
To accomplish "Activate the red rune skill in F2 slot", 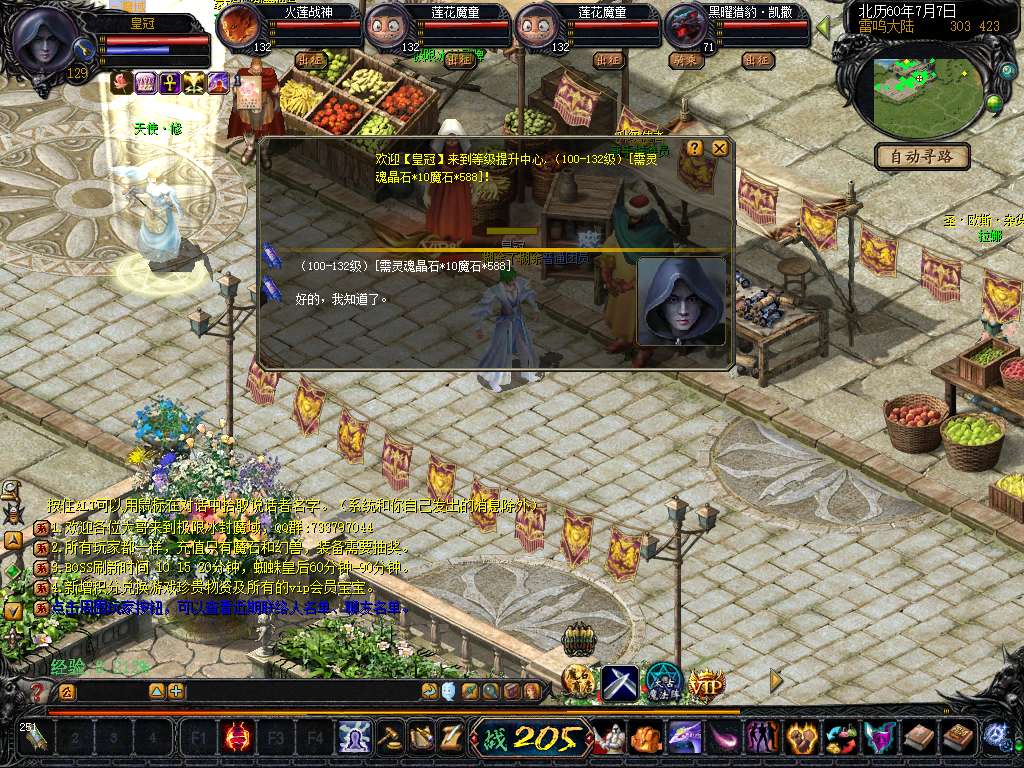I will click(238, 739).
